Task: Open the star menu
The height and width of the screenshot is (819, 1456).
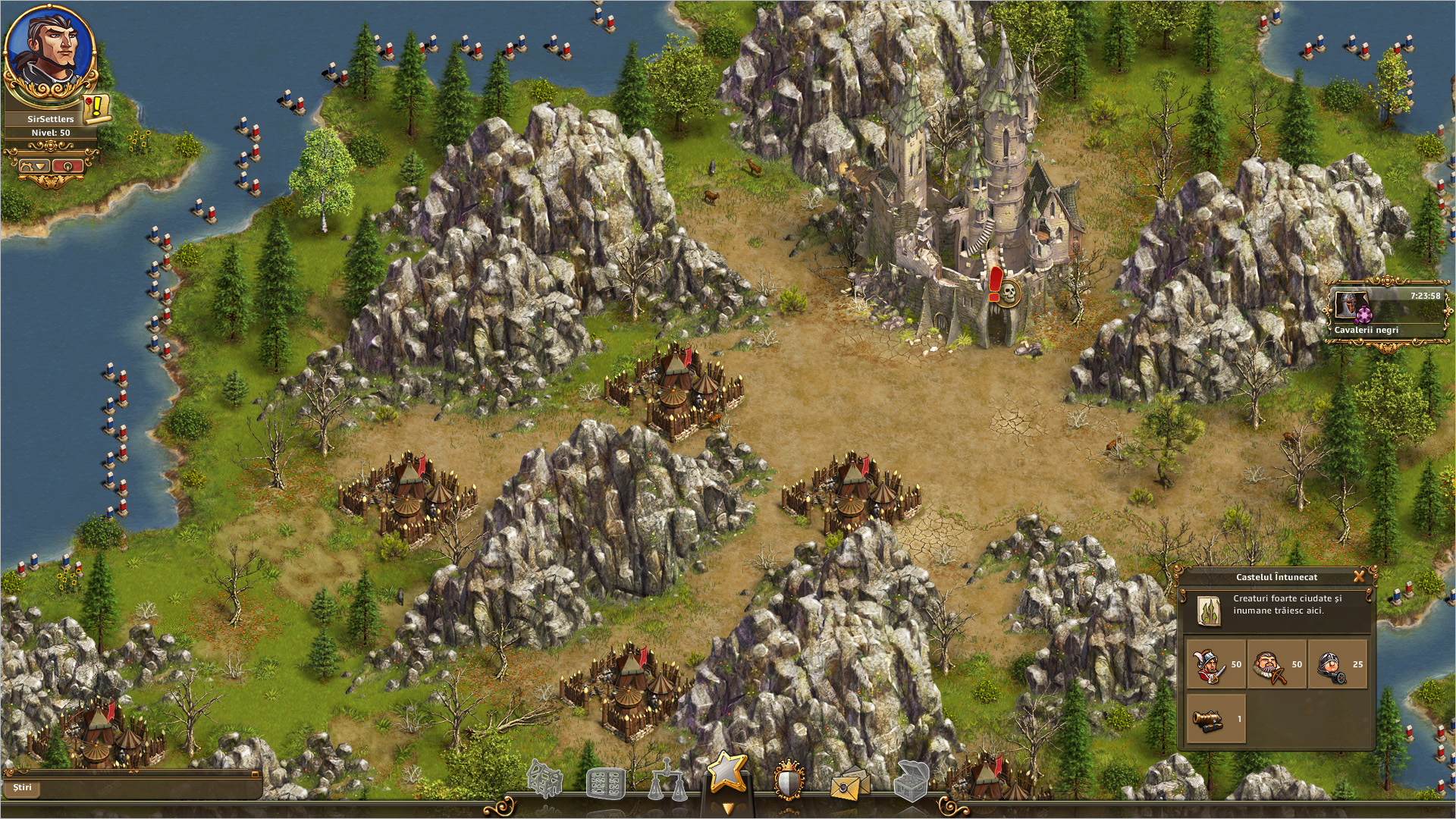Action: [x=727, y=774]
